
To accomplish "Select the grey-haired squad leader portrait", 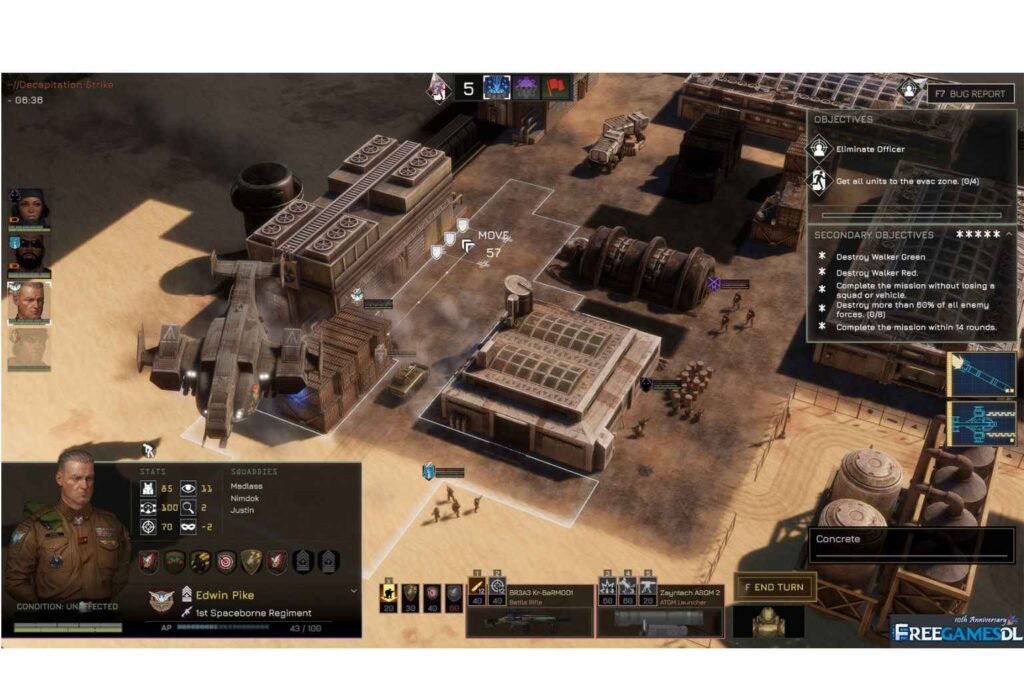I will tap(28, 301).
